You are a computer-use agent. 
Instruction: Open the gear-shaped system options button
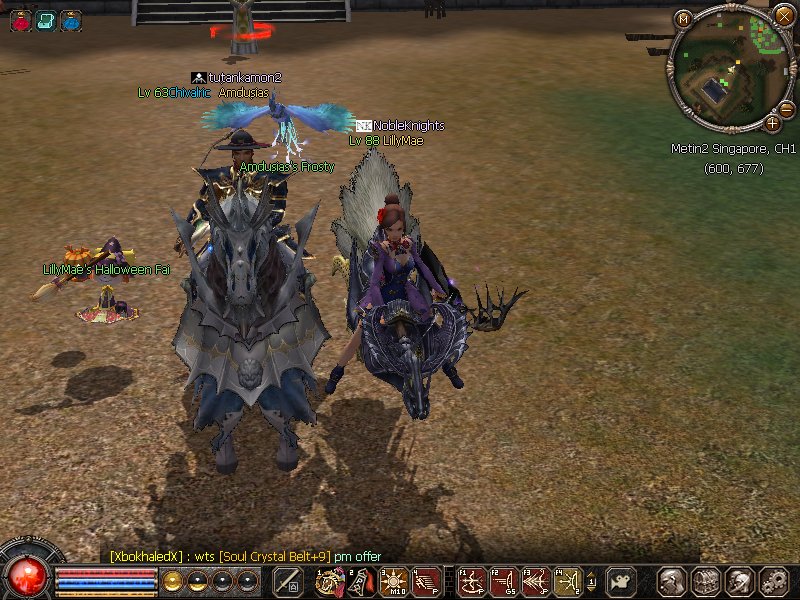(x=772, y=581)
